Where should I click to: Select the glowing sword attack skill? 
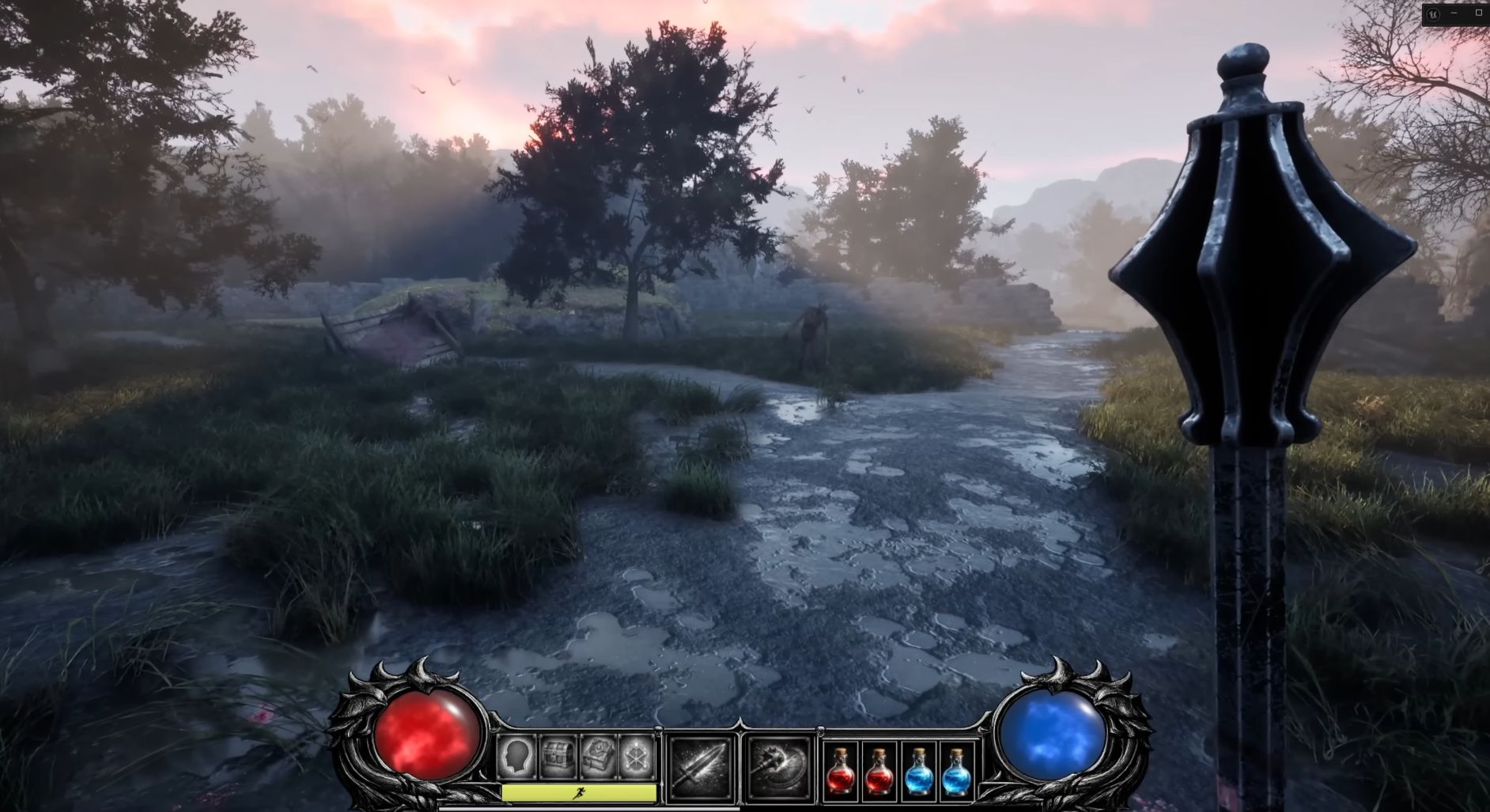[x=700, y=765]
